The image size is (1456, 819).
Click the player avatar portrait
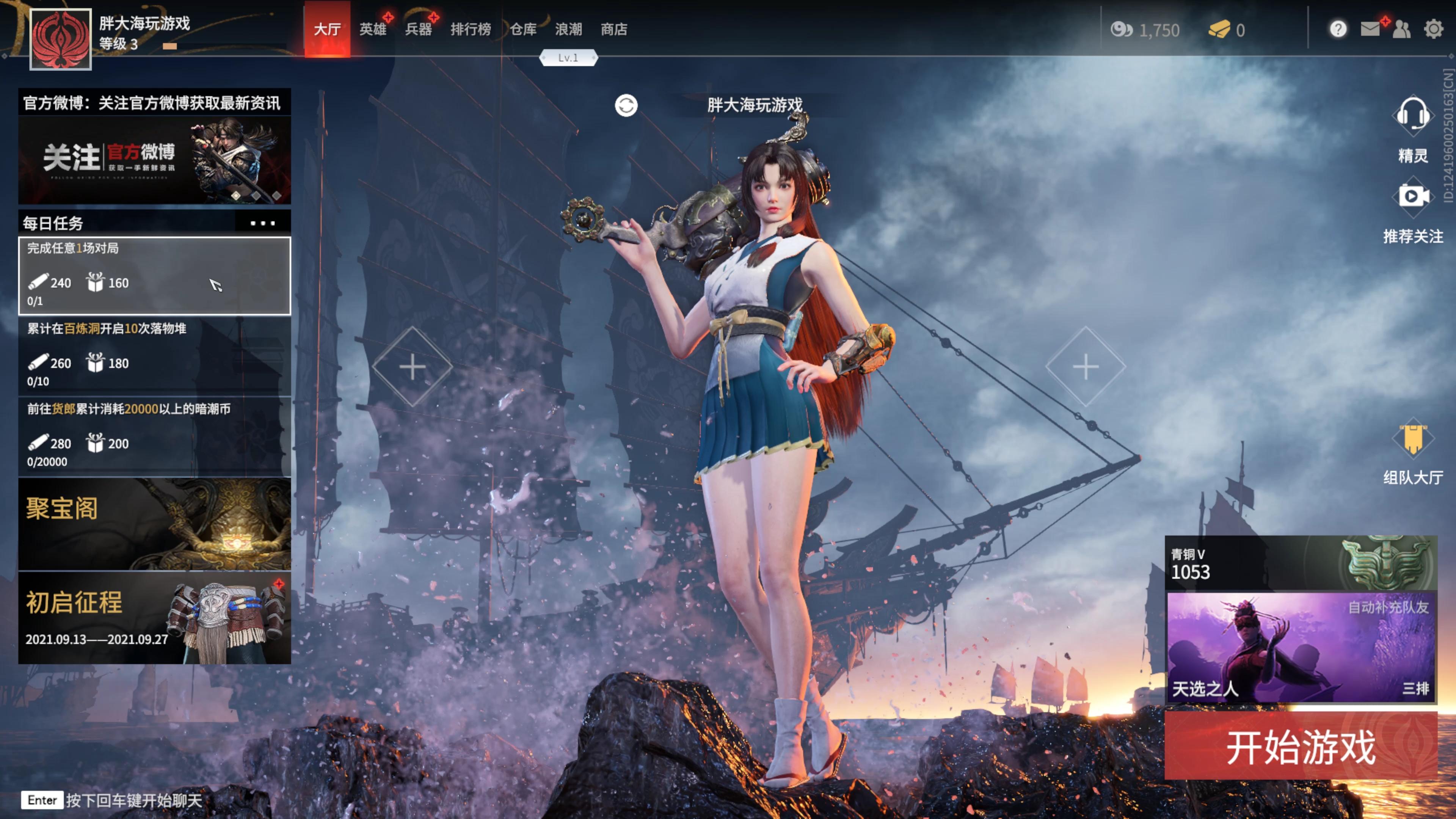[x=61, y=39]
